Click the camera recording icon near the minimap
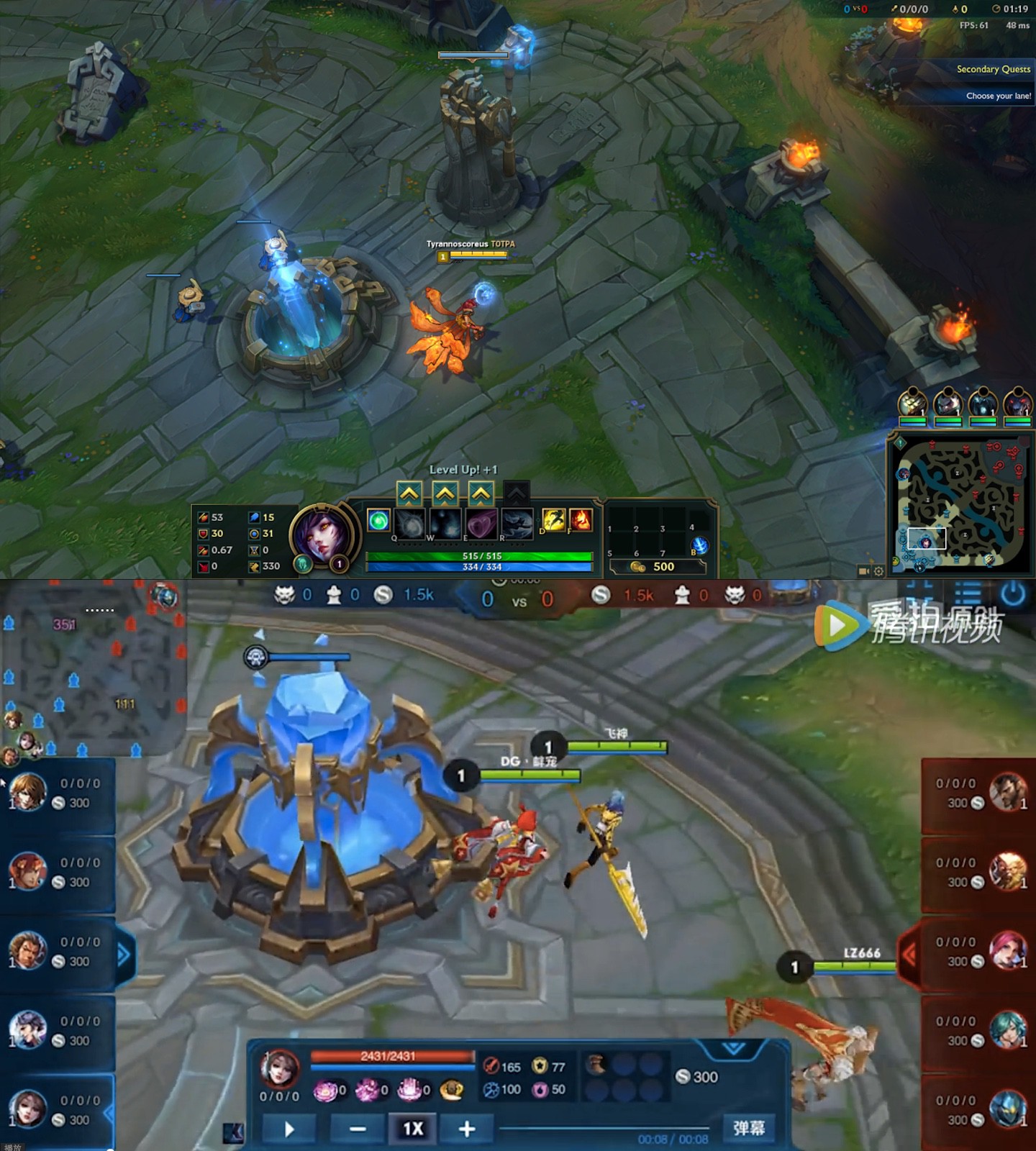This screenshot has height=1151, width=1036. click(862, 570)
